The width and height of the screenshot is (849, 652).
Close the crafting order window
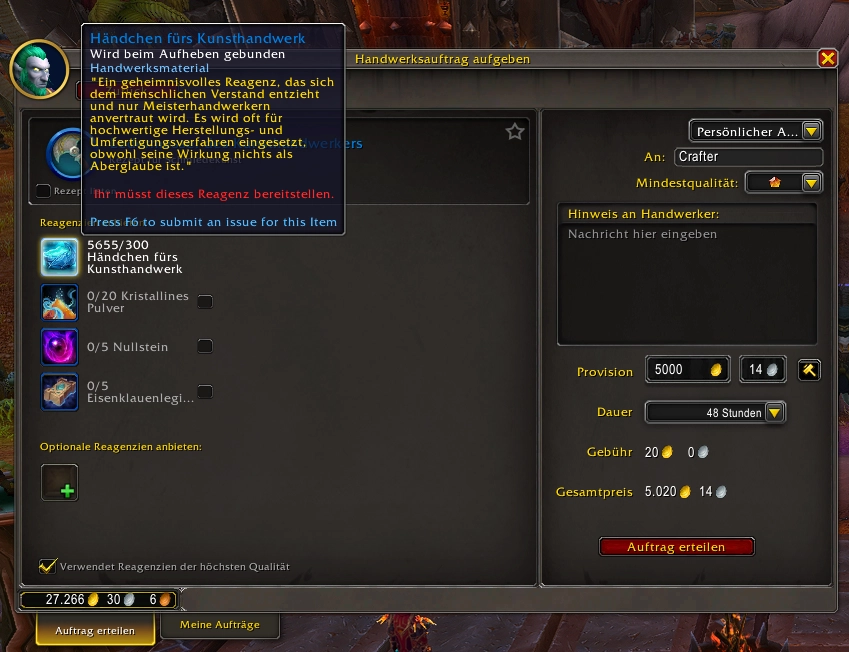tap(827, 58)
